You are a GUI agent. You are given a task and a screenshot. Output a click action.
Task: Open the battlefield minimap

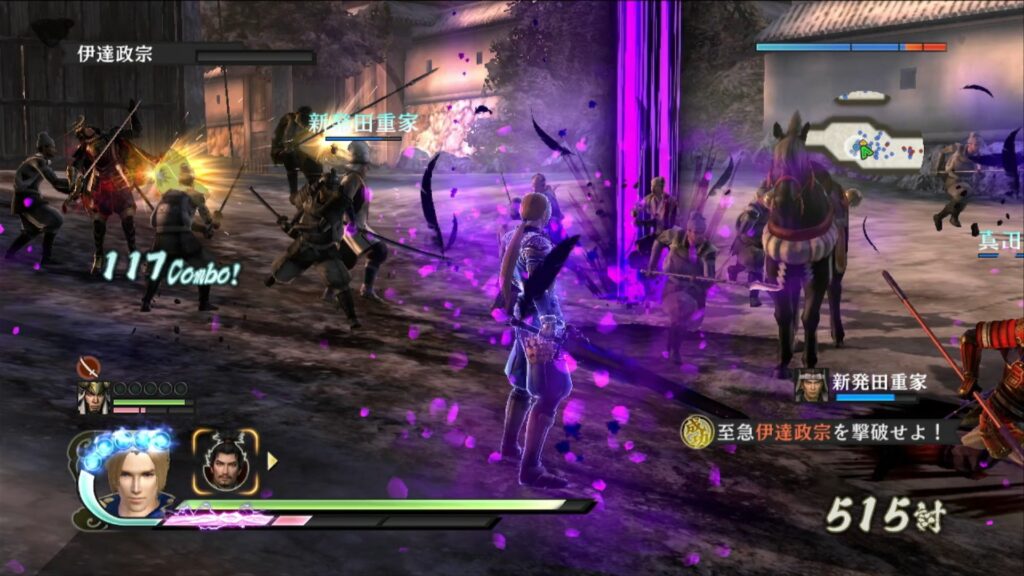(863, 147)
